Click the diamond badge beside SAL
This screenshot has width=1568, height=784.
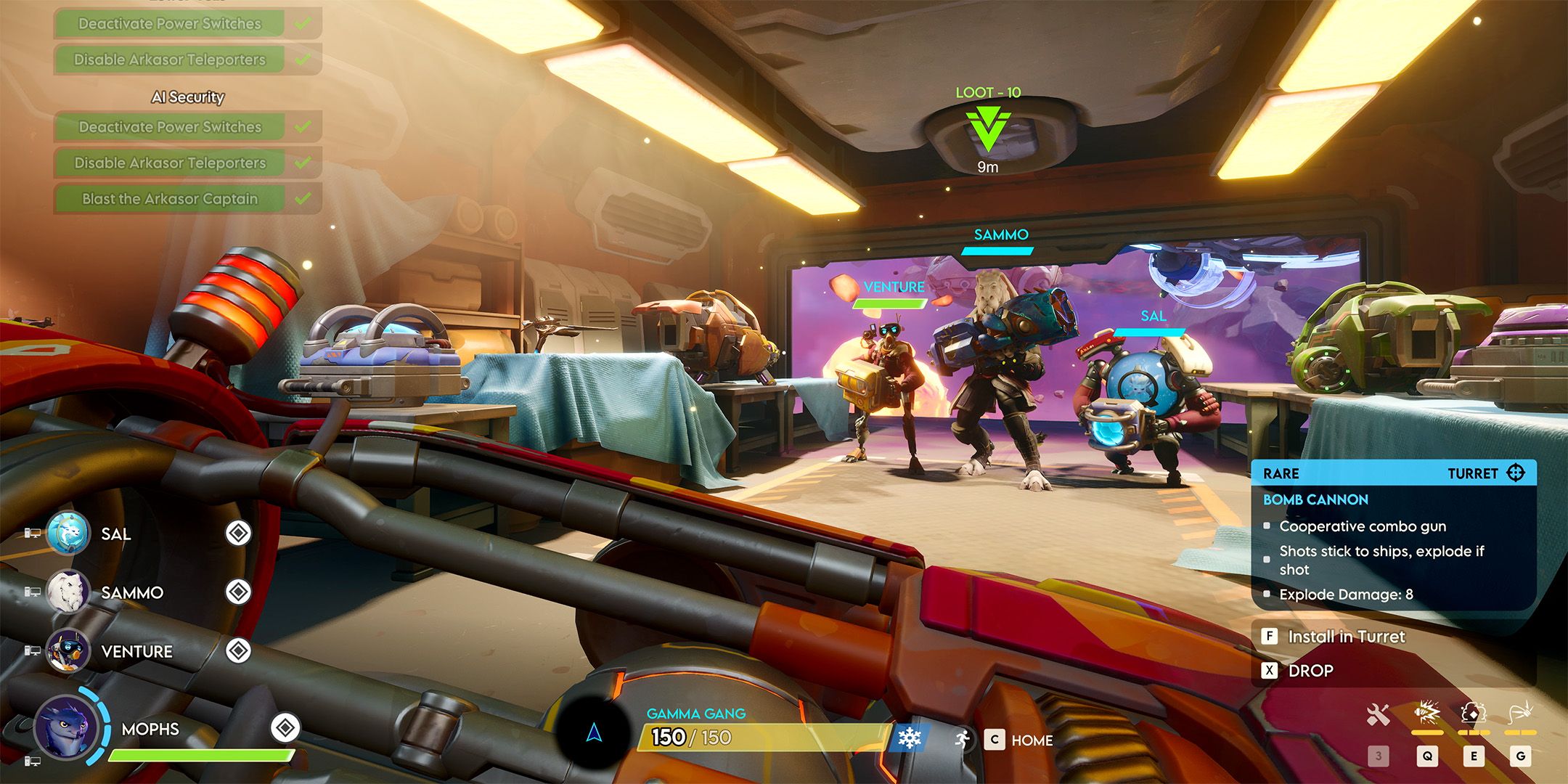pos(238,534)
